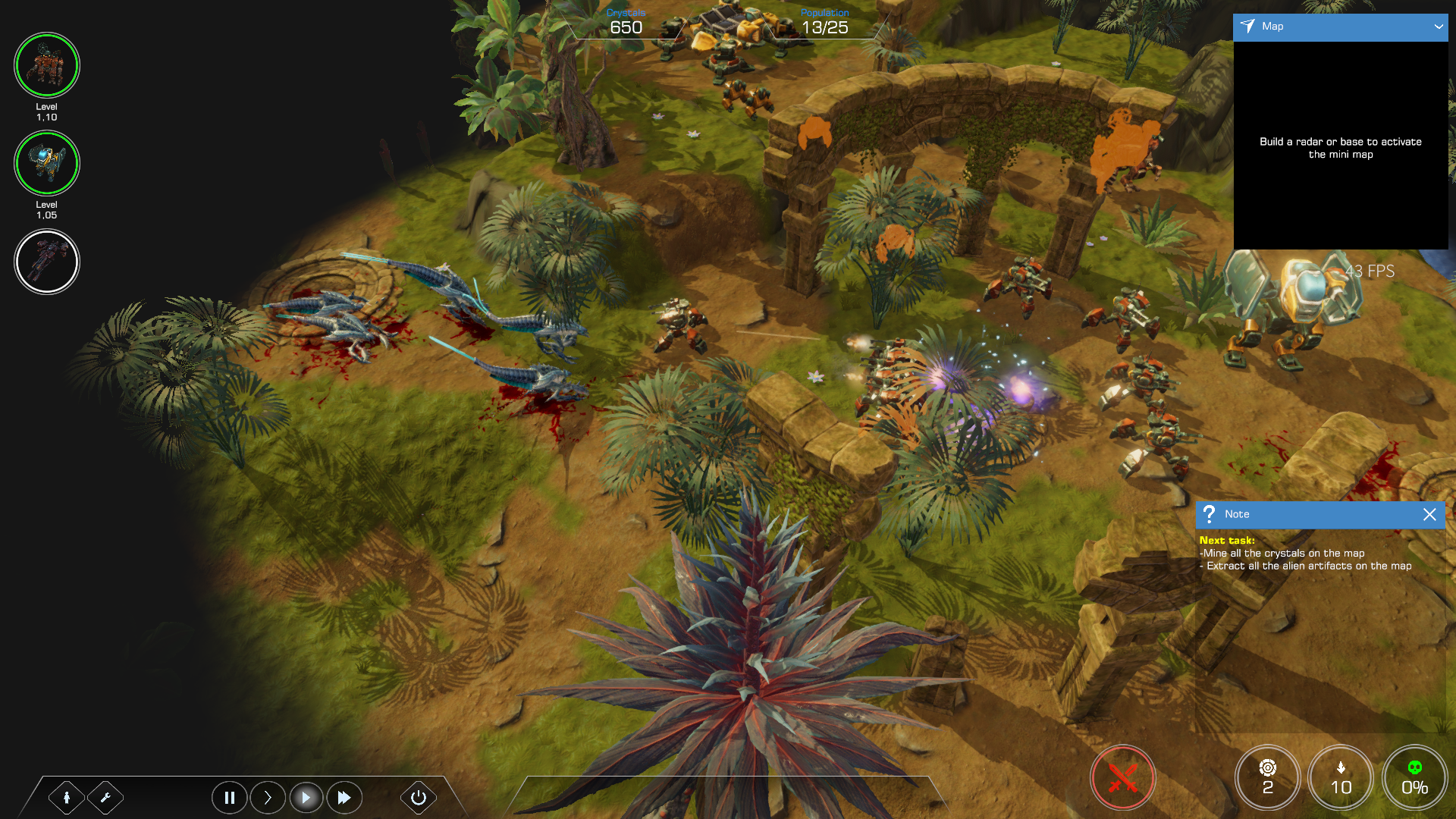
Task: Select the blue shielded mech portrait
Action: pos(47,163)
